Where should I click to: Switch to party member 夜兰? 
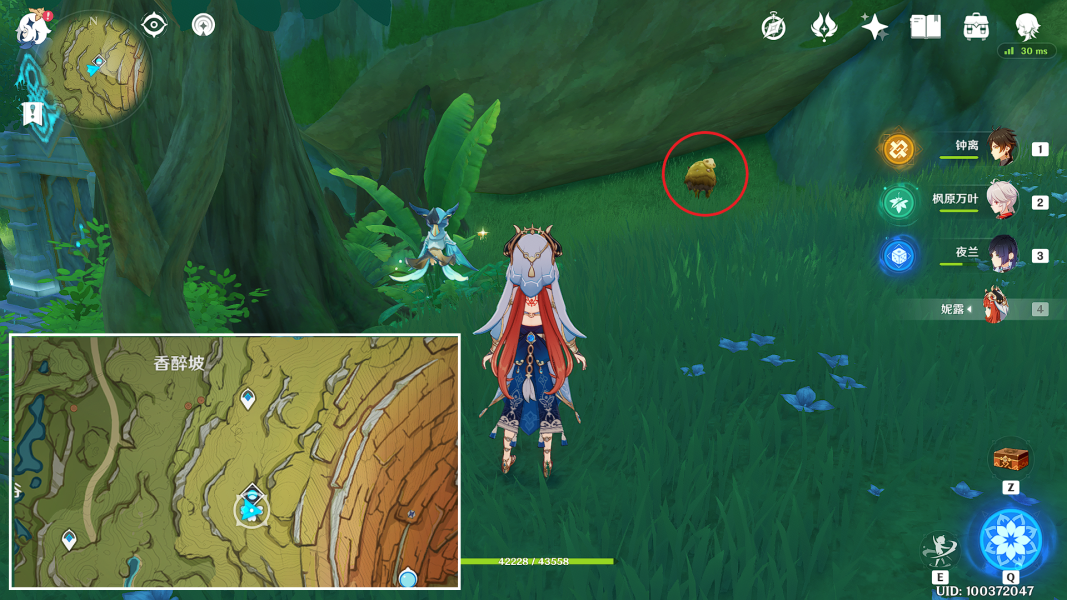coord(1000,255)
